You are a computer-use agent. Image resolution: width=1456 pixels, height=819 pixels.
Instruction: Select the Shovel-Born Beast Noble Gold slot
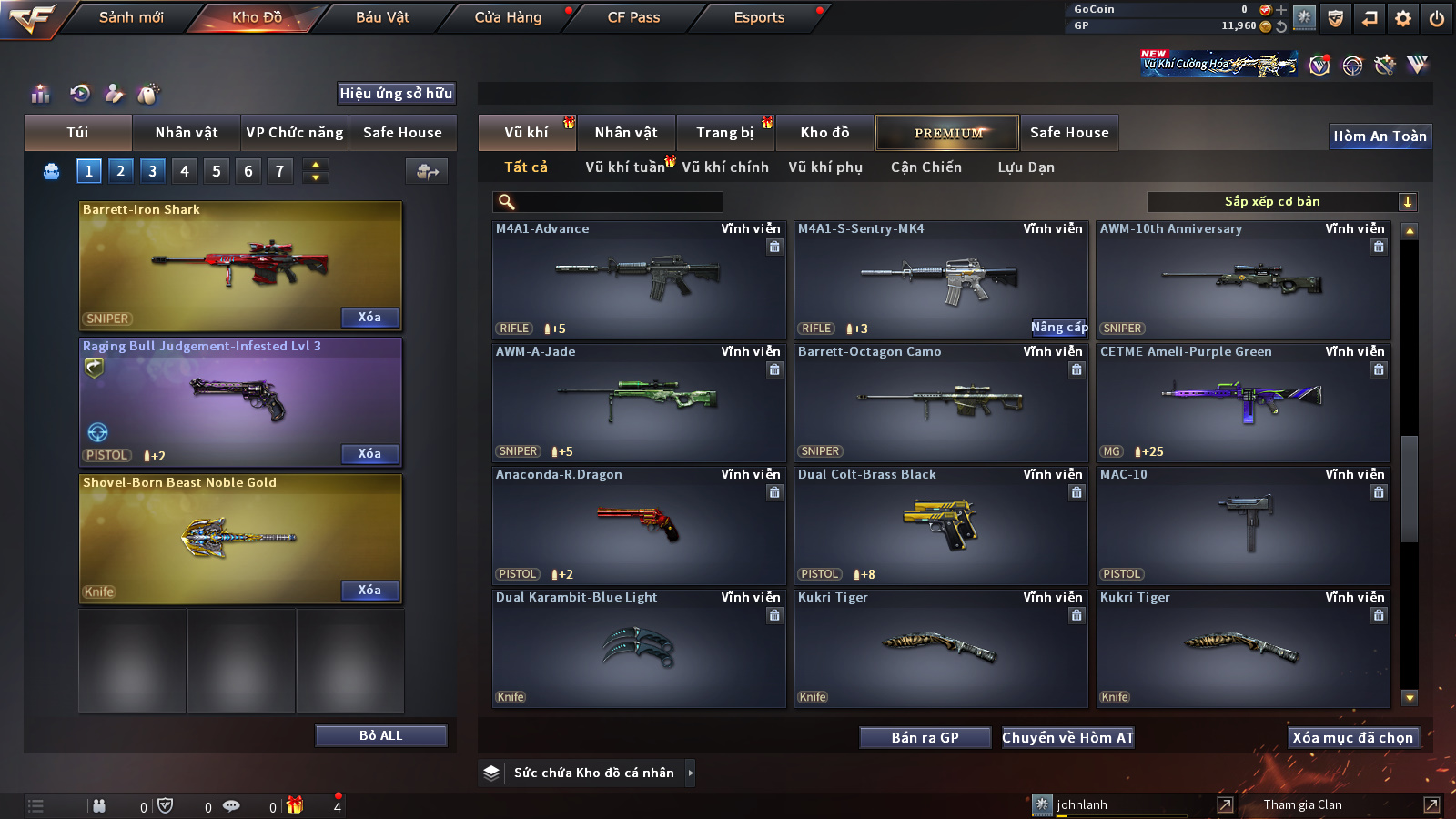click(x=240, y=539)
